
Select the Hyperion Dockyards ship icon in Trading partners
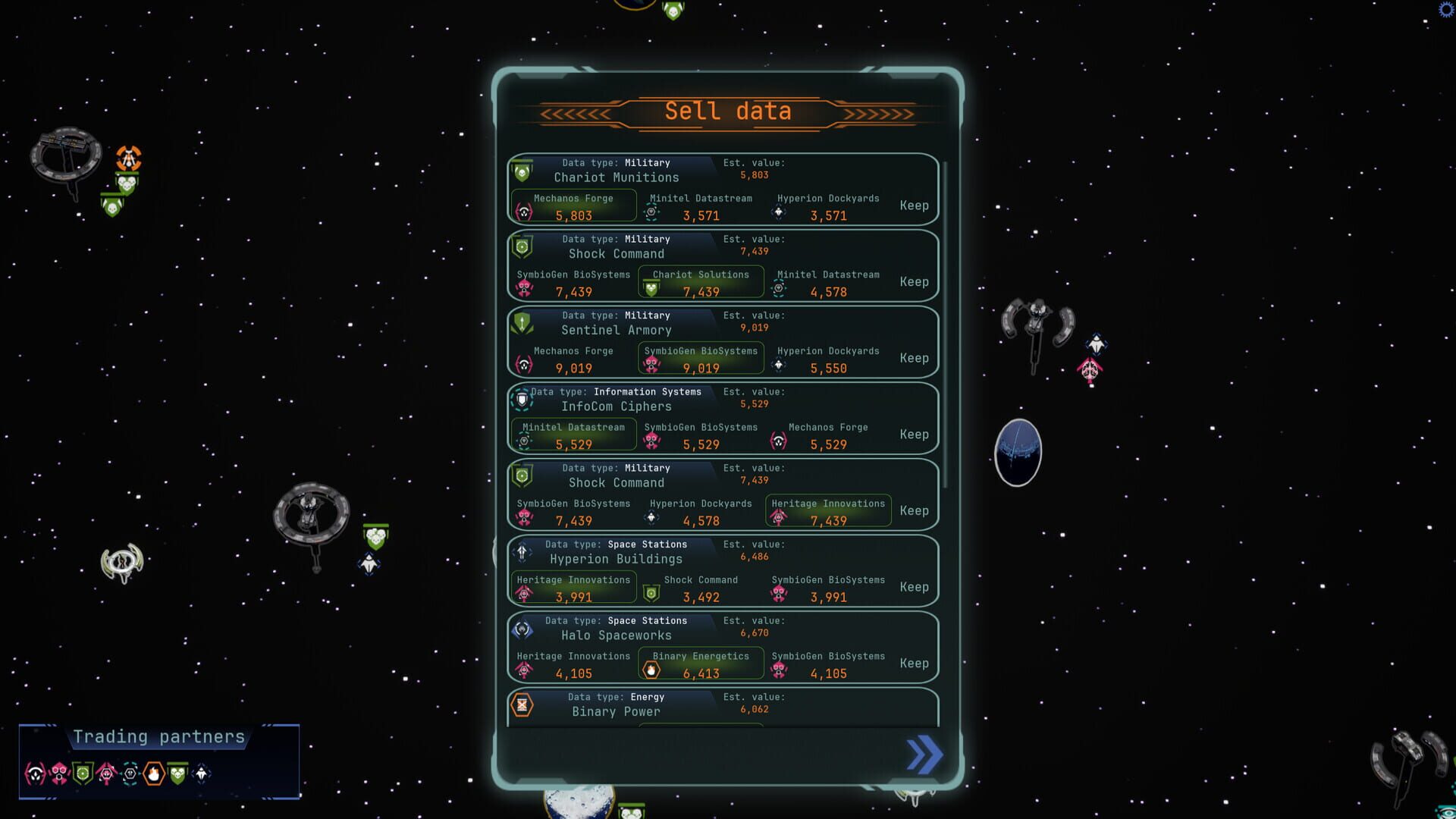pyautogui.click(x=201, y=774)
